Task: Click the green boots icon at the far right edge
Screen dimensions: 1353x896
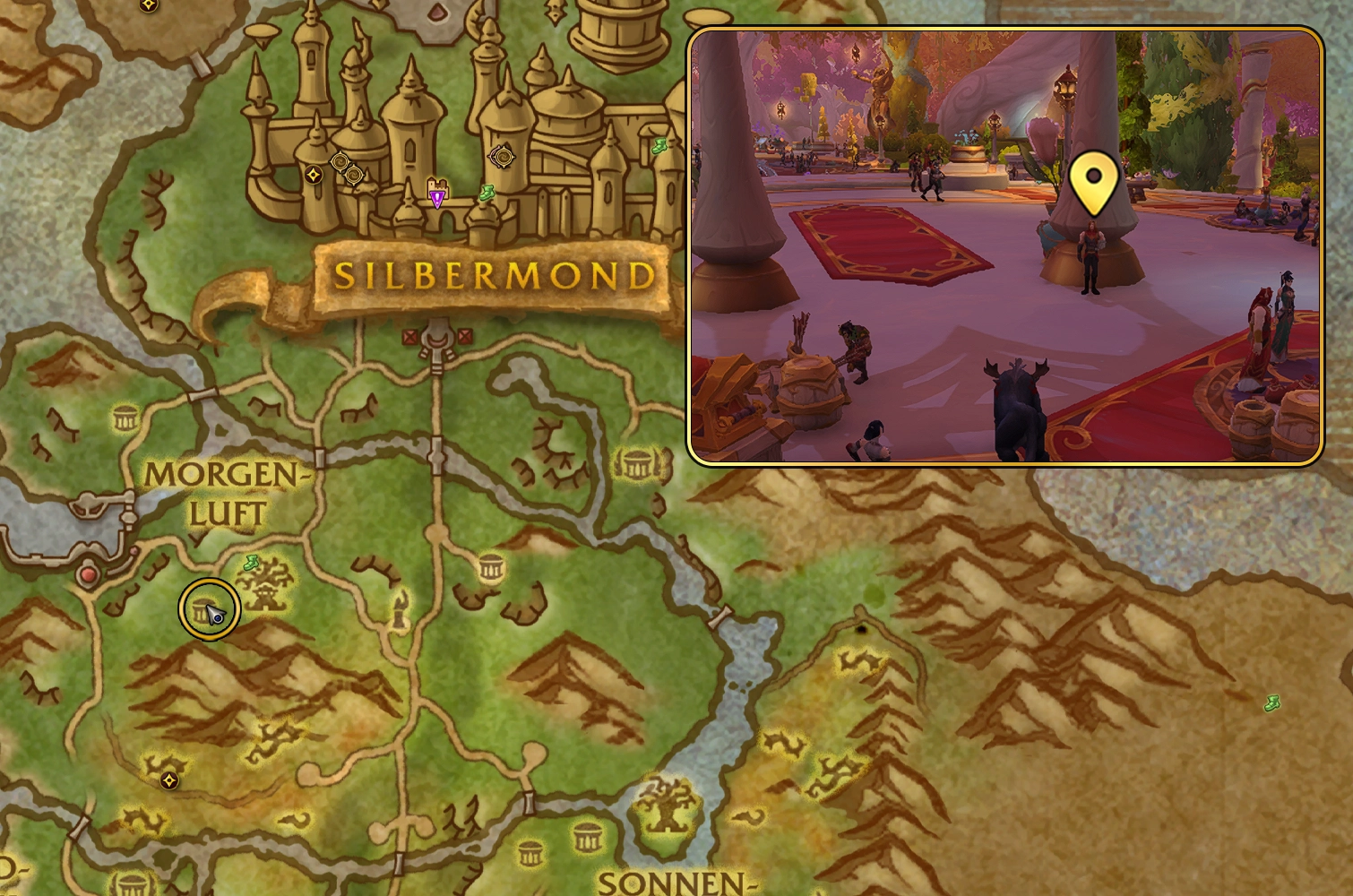Action: (x=1274, y=703)
